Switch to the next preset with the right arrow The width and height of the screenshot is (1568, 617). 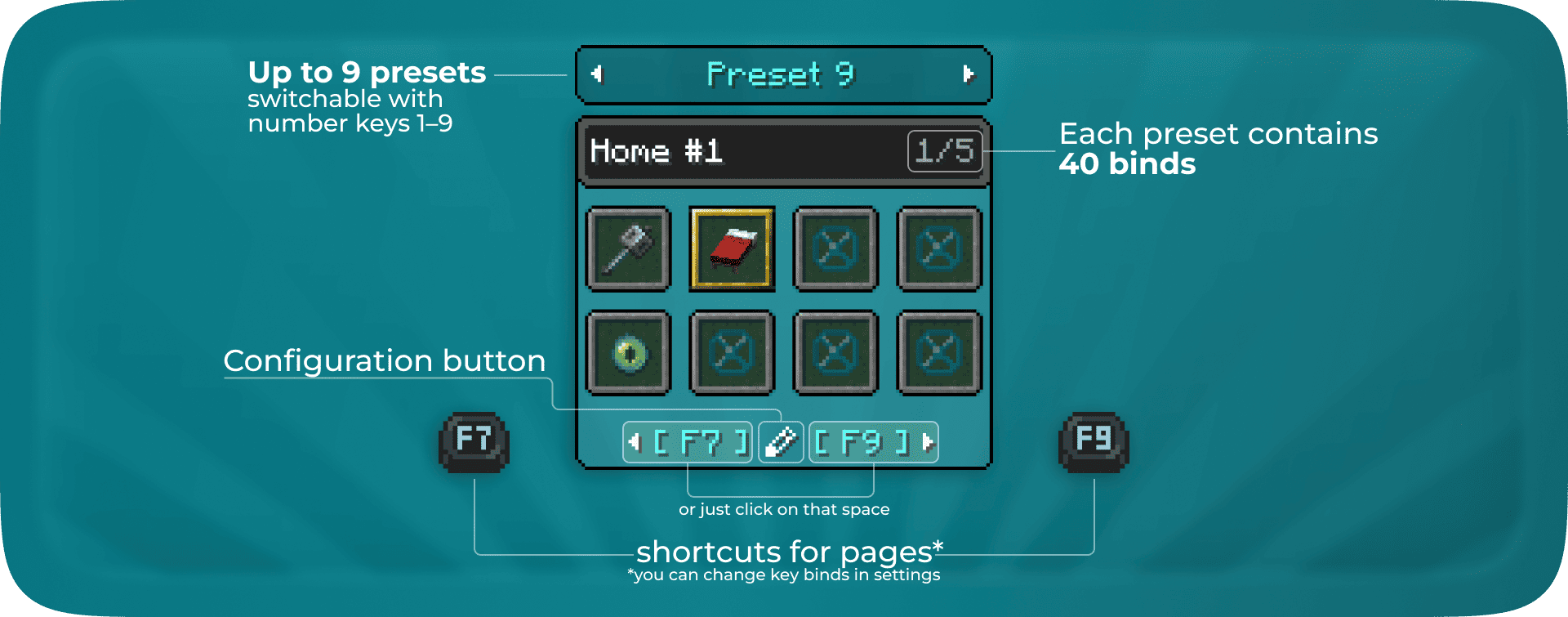969,74
